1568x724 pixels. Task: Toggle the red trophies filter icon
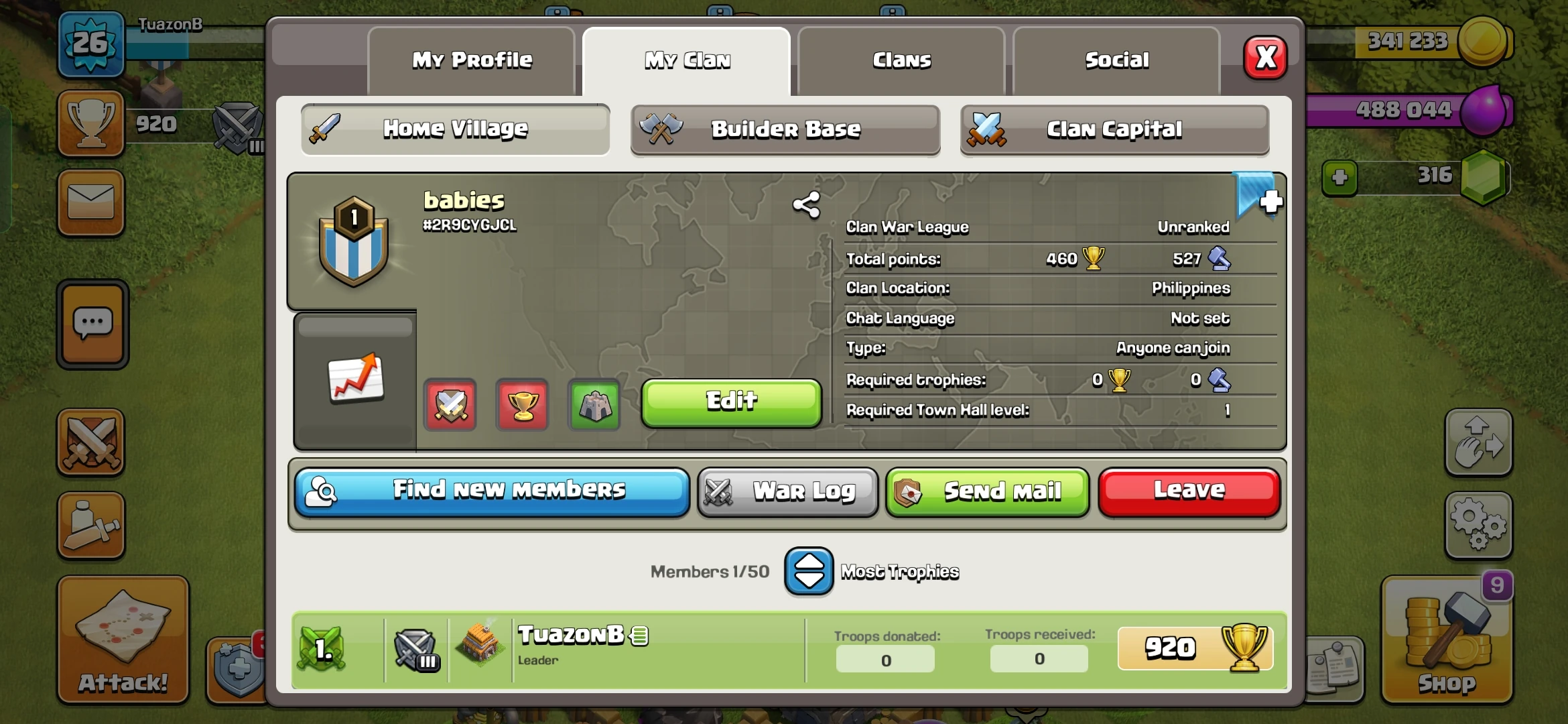click(522, 404)
